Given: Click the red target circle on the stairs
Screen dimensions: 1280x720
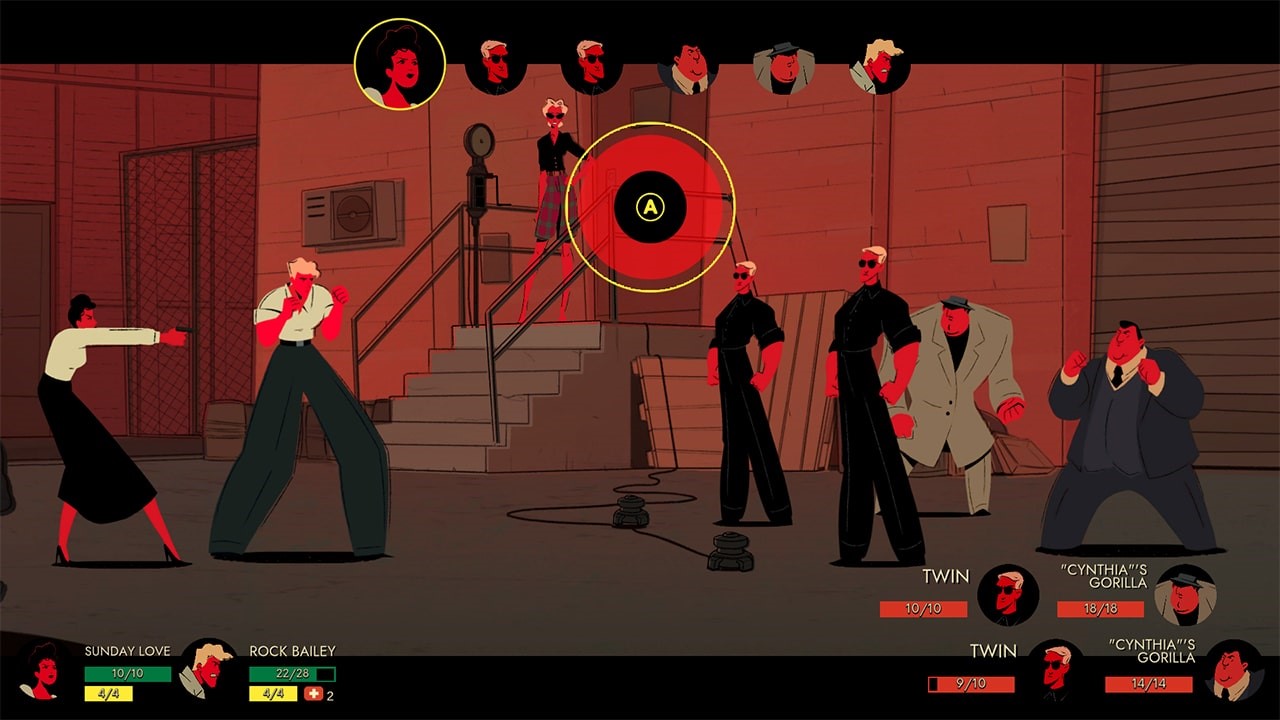Looking at the screenshot, I should [x=651, y=208].
